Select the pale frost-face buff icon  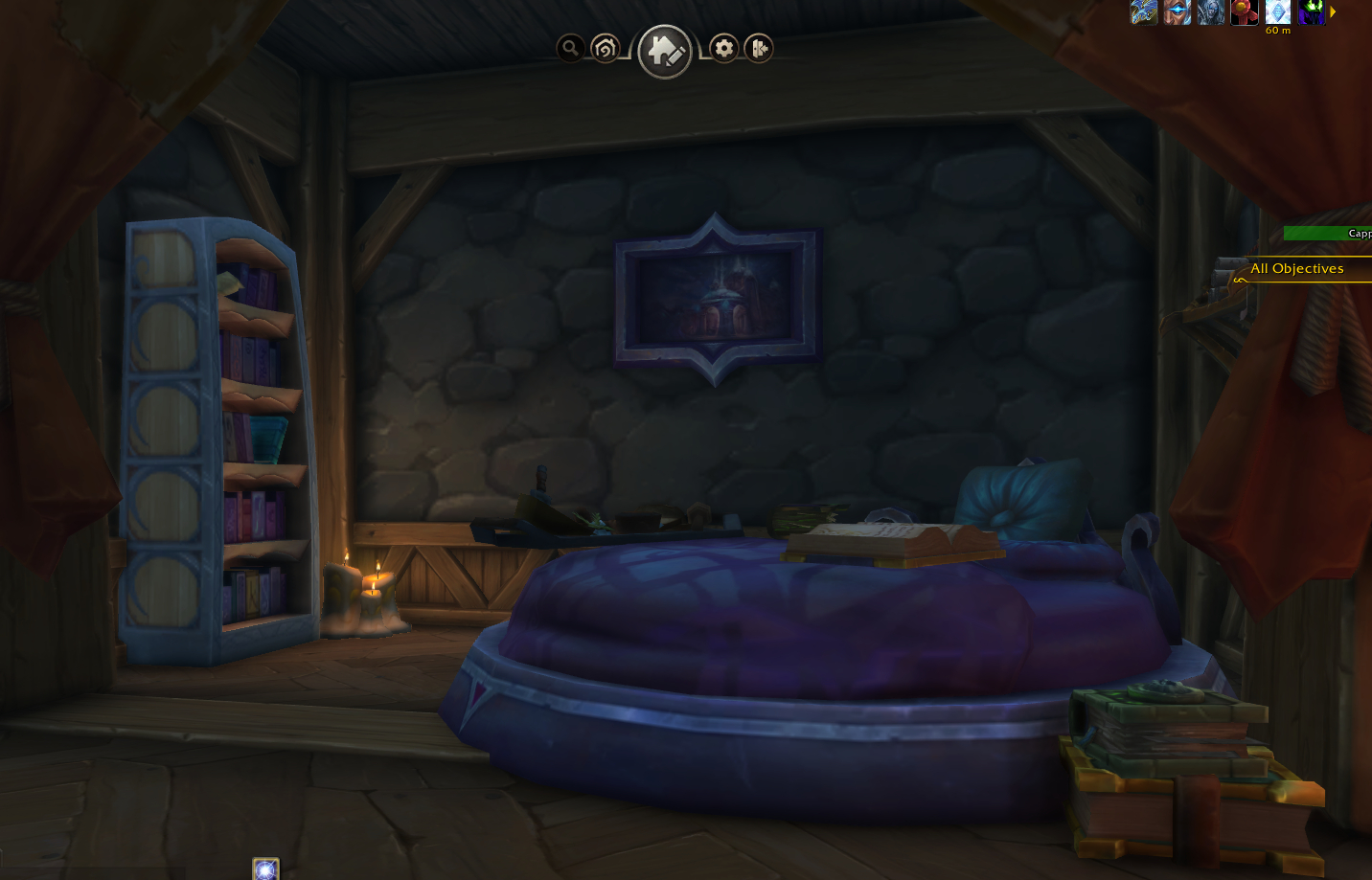1211,11
